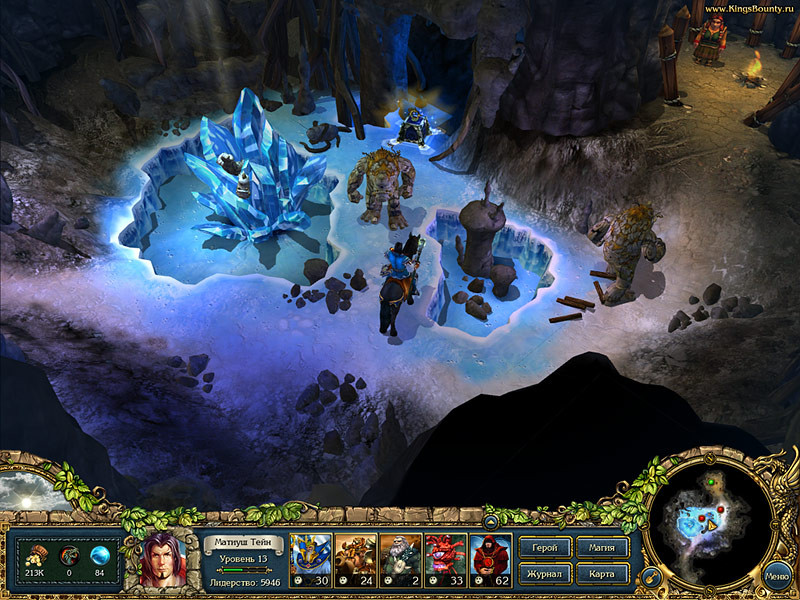Open the Карта (Map) screen
The image size is (800, 600).
[x=603, y=574]
